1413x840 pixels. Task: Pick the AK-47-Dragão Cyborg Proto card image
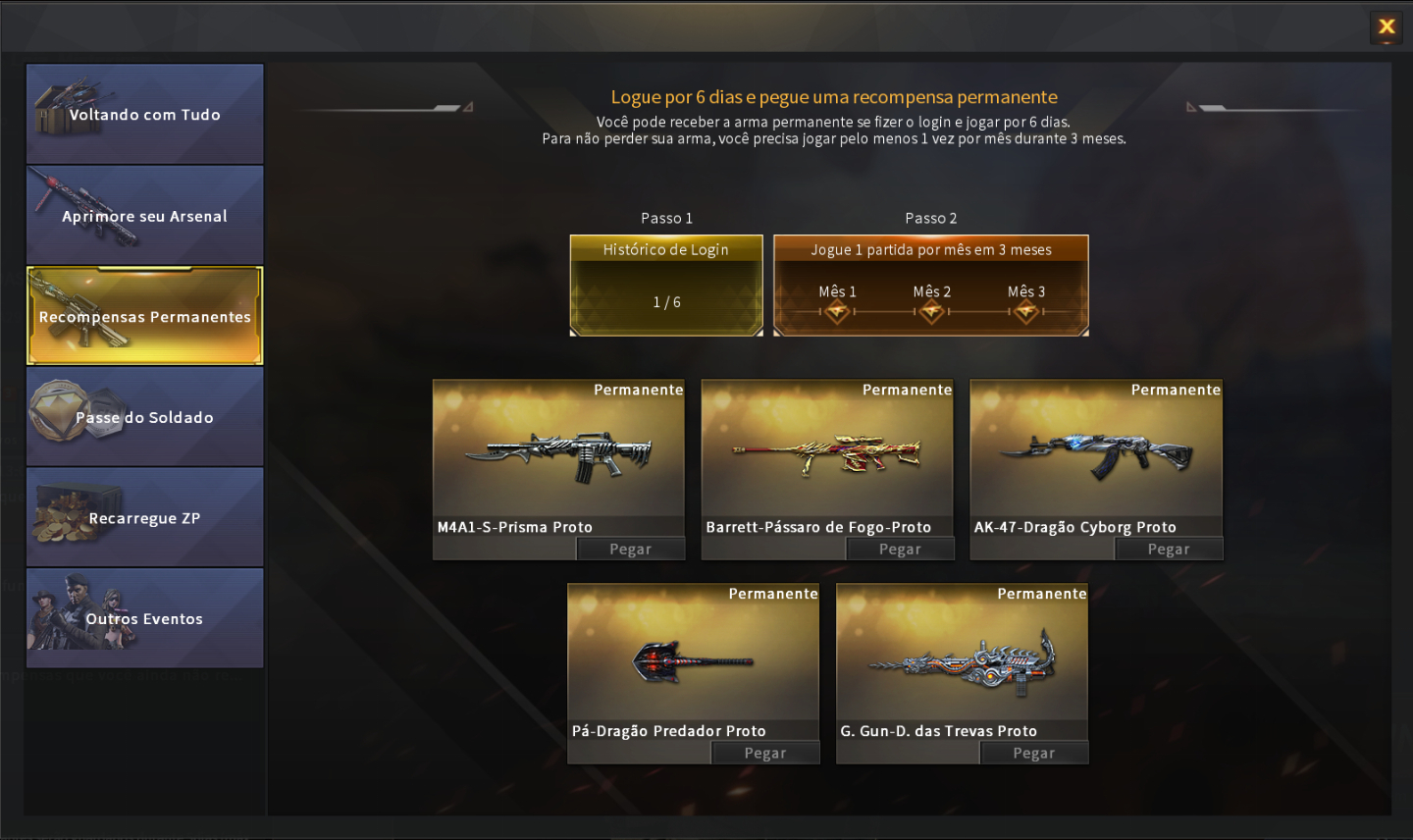tap(1096, 455)
